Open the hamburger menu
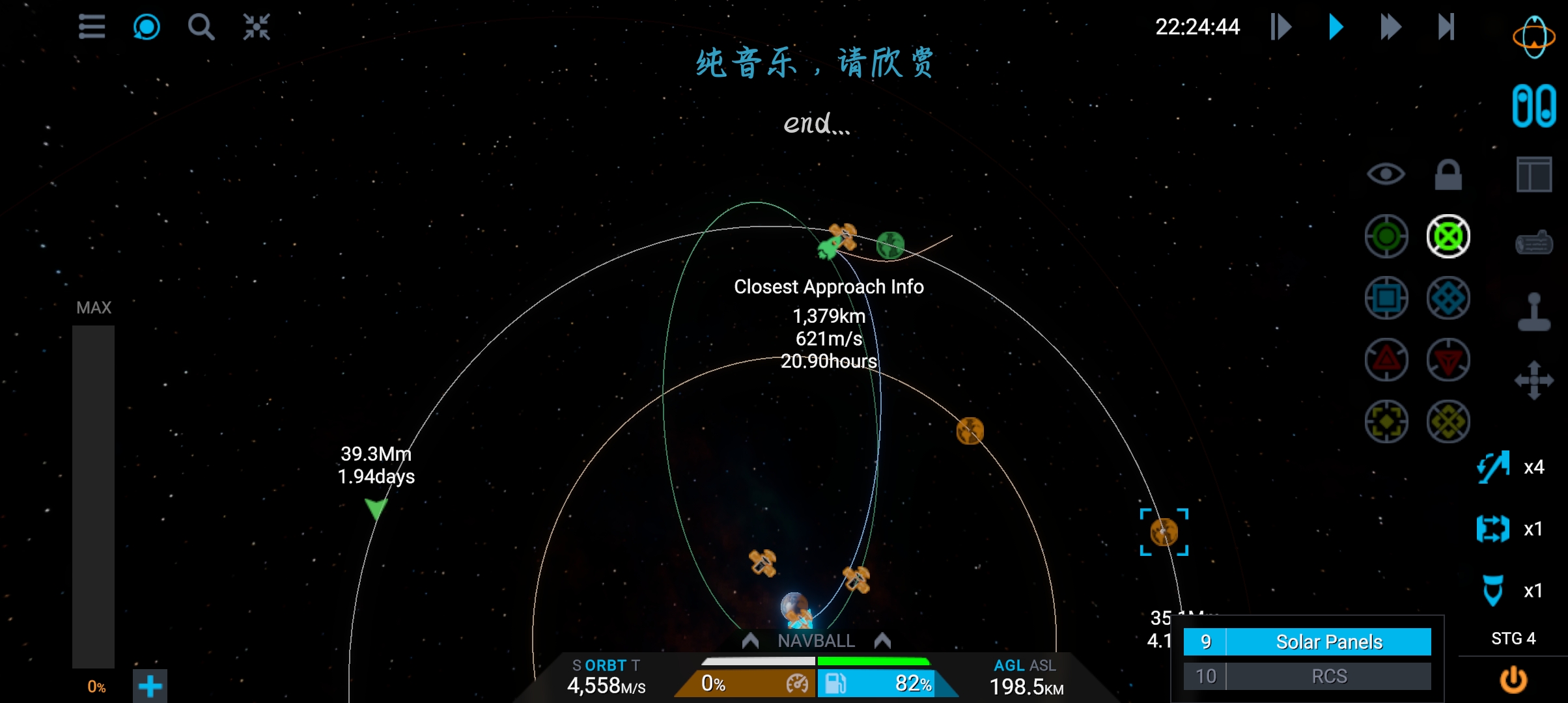Screen dimensions: 1568x703 point(92,27)
